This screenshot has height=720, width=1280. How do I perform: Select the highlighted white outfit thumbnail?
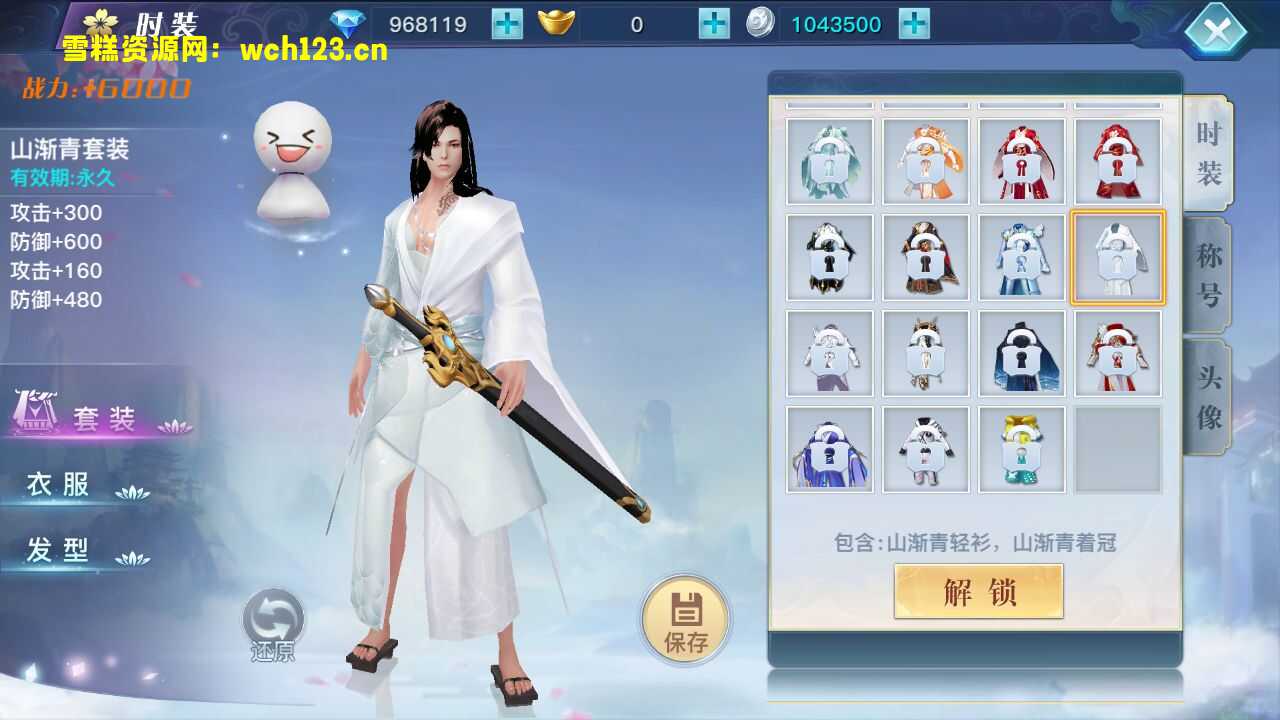[x=1118, y=257]
